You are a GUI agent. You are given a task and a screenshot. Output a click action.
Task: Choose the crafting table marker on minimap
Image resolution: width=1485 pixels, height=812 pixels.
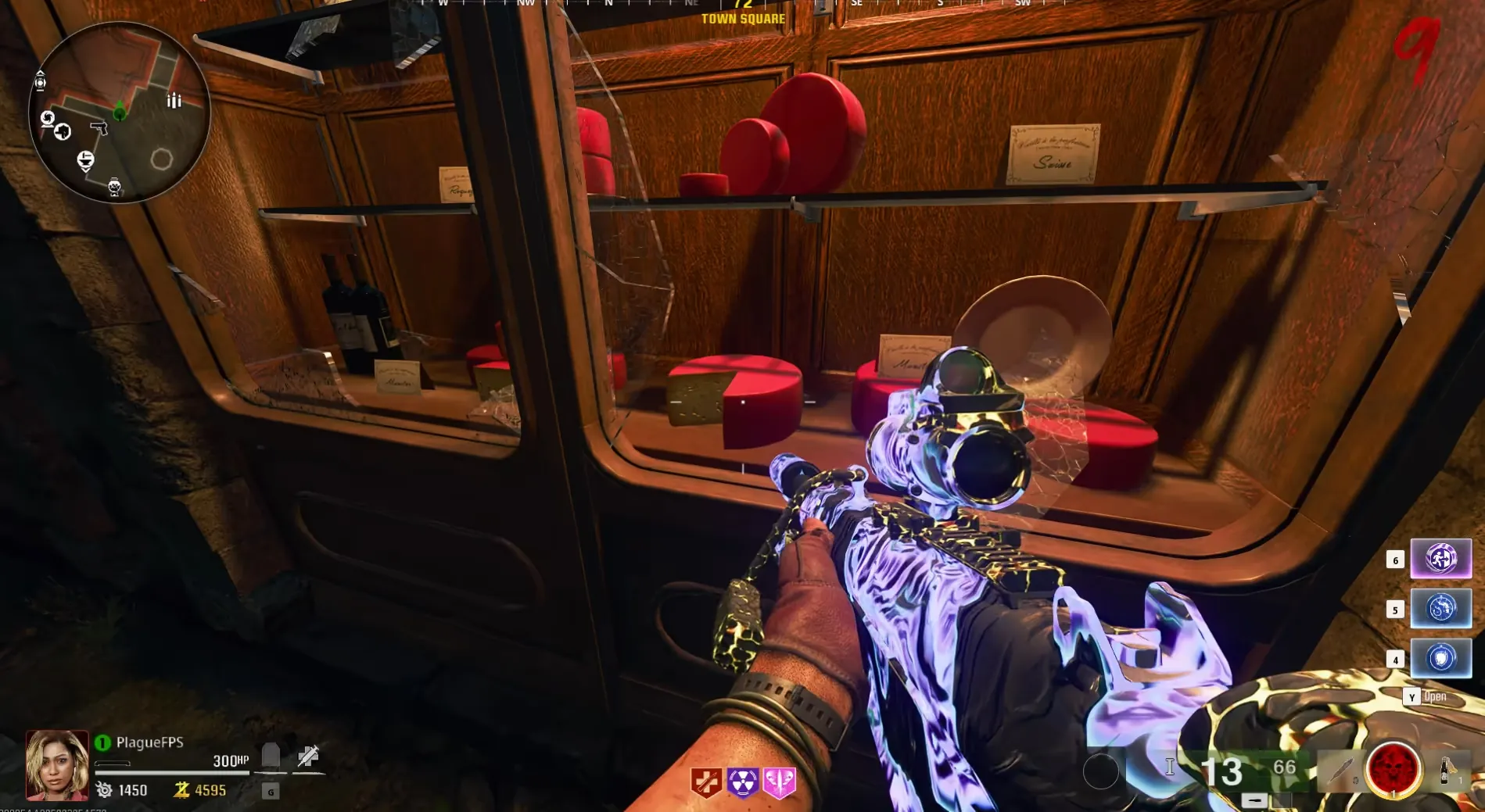click(85, 161)
